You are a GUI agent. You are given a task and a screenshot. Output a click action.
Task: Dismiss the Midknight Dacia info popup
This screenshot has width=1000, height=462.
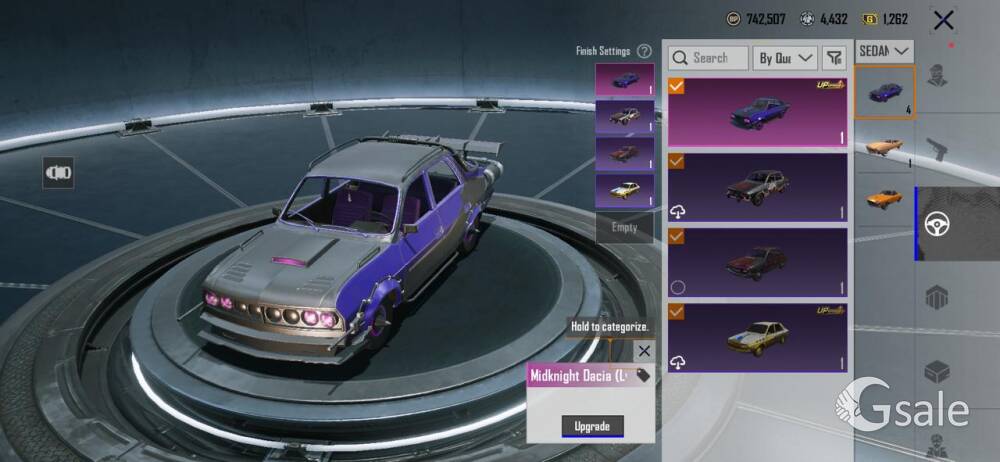(x=644, y=351)
